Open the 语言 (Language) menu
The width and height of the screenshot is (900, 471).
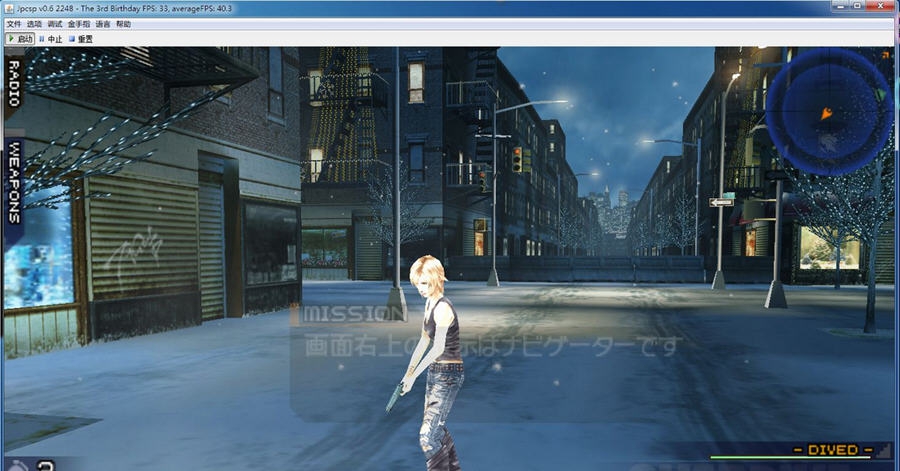[x=103, y=24]
